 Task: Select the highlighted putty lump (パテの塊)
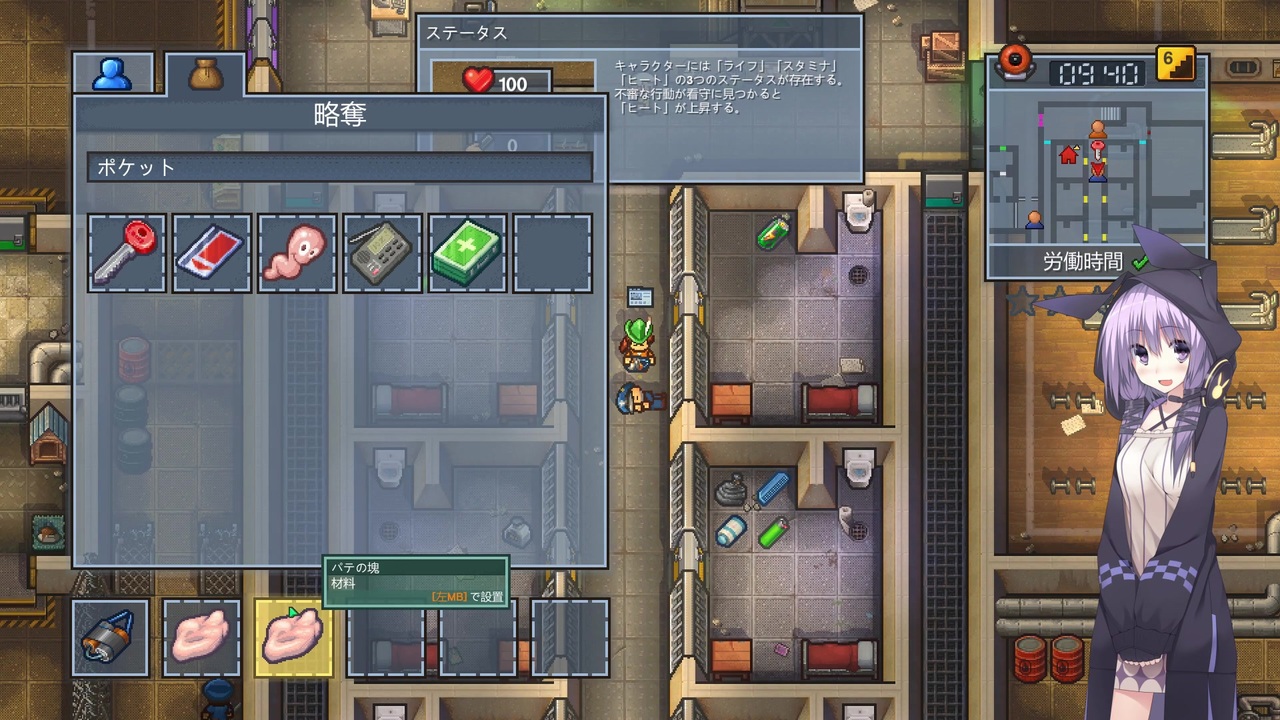click(x=294, y=637)
